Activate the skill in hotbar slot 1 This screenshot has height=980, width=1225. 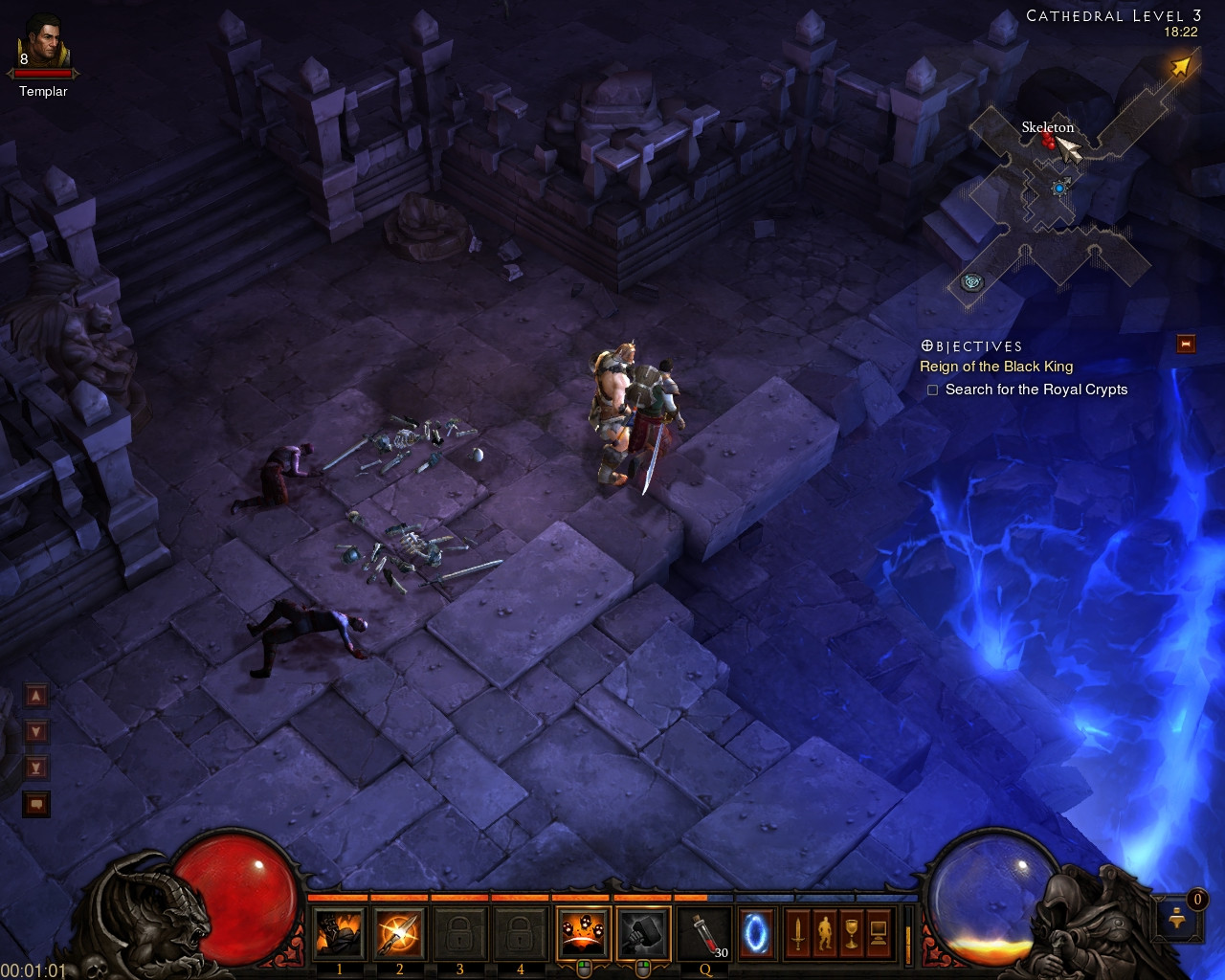pos(339,933)
